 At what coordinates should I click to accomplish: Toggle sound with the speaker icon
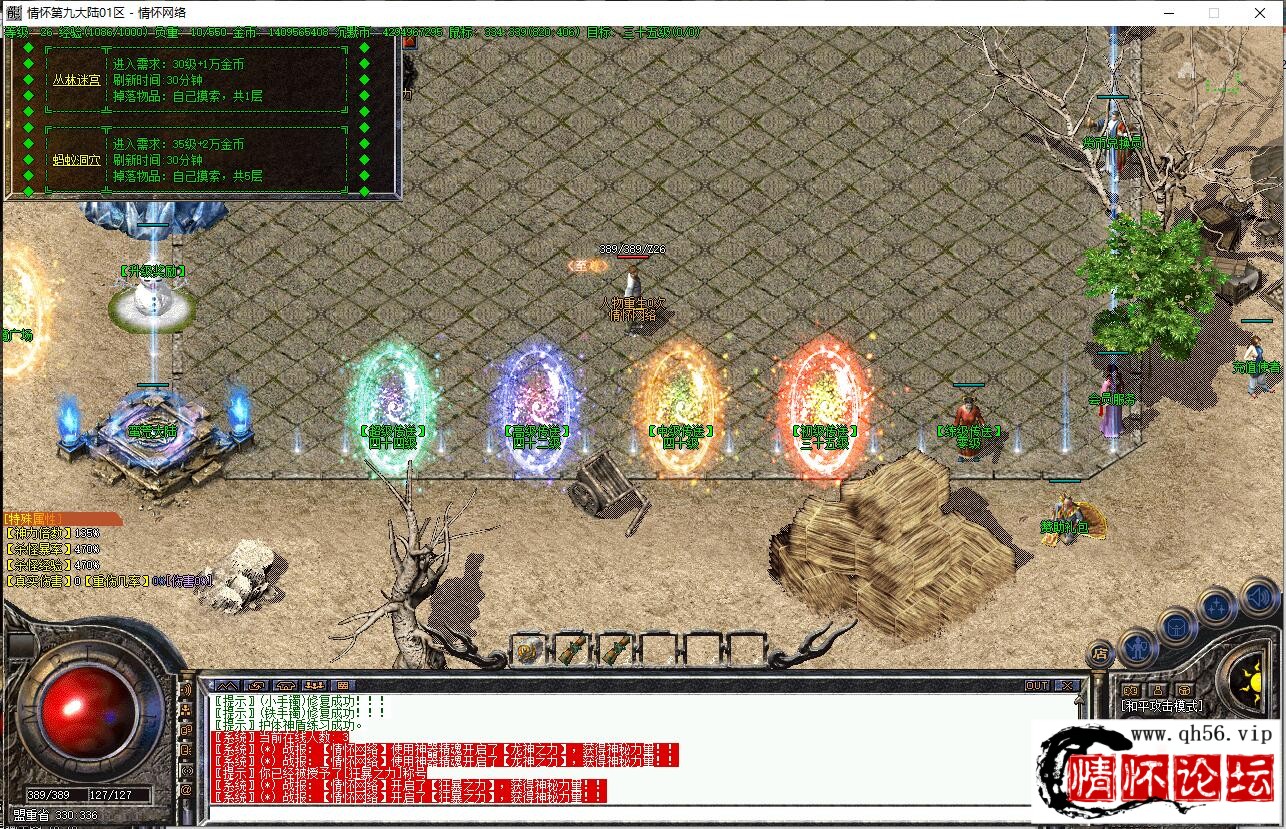tap(1258, 598)
